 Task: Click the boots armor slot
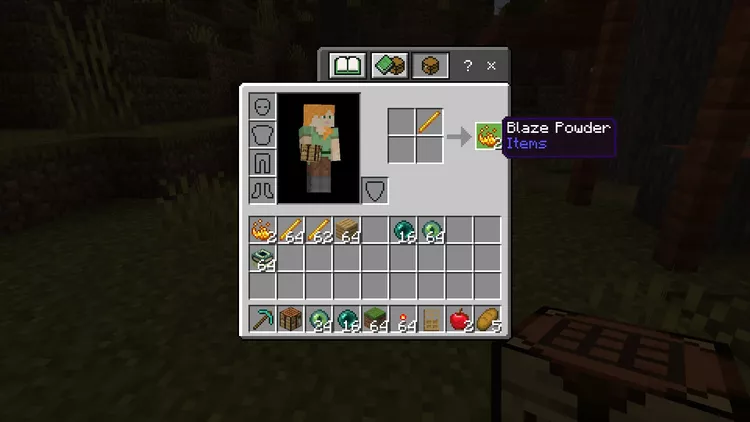pos(262,190)
